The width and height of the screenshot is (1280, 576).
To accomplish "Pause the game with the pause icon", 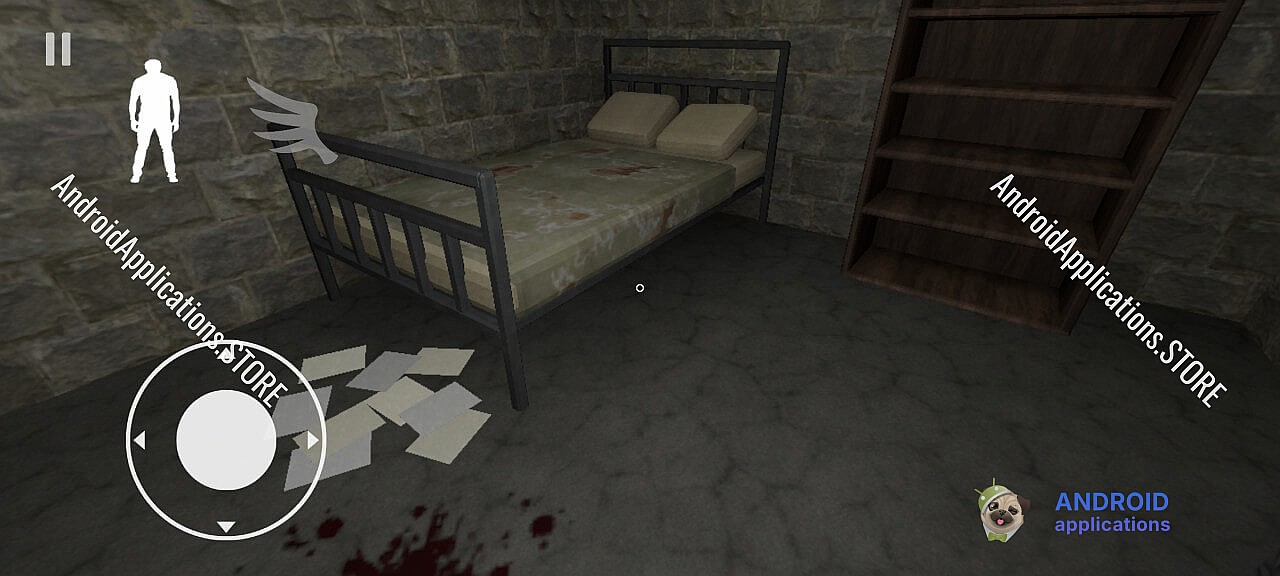I will click(x=58, y=49).
